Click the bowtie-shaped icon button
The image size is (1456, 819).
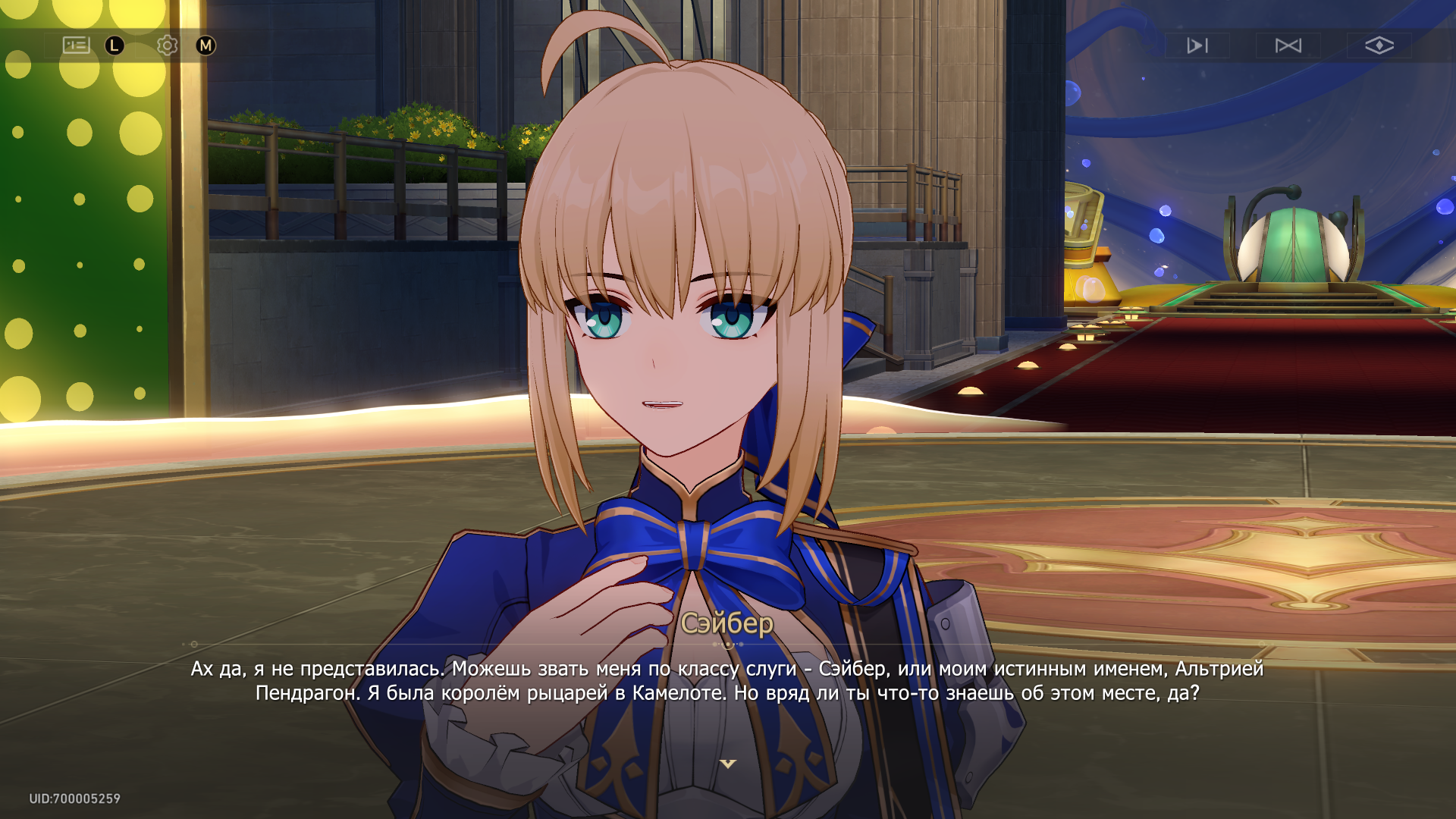click(x=1288, y=45)
